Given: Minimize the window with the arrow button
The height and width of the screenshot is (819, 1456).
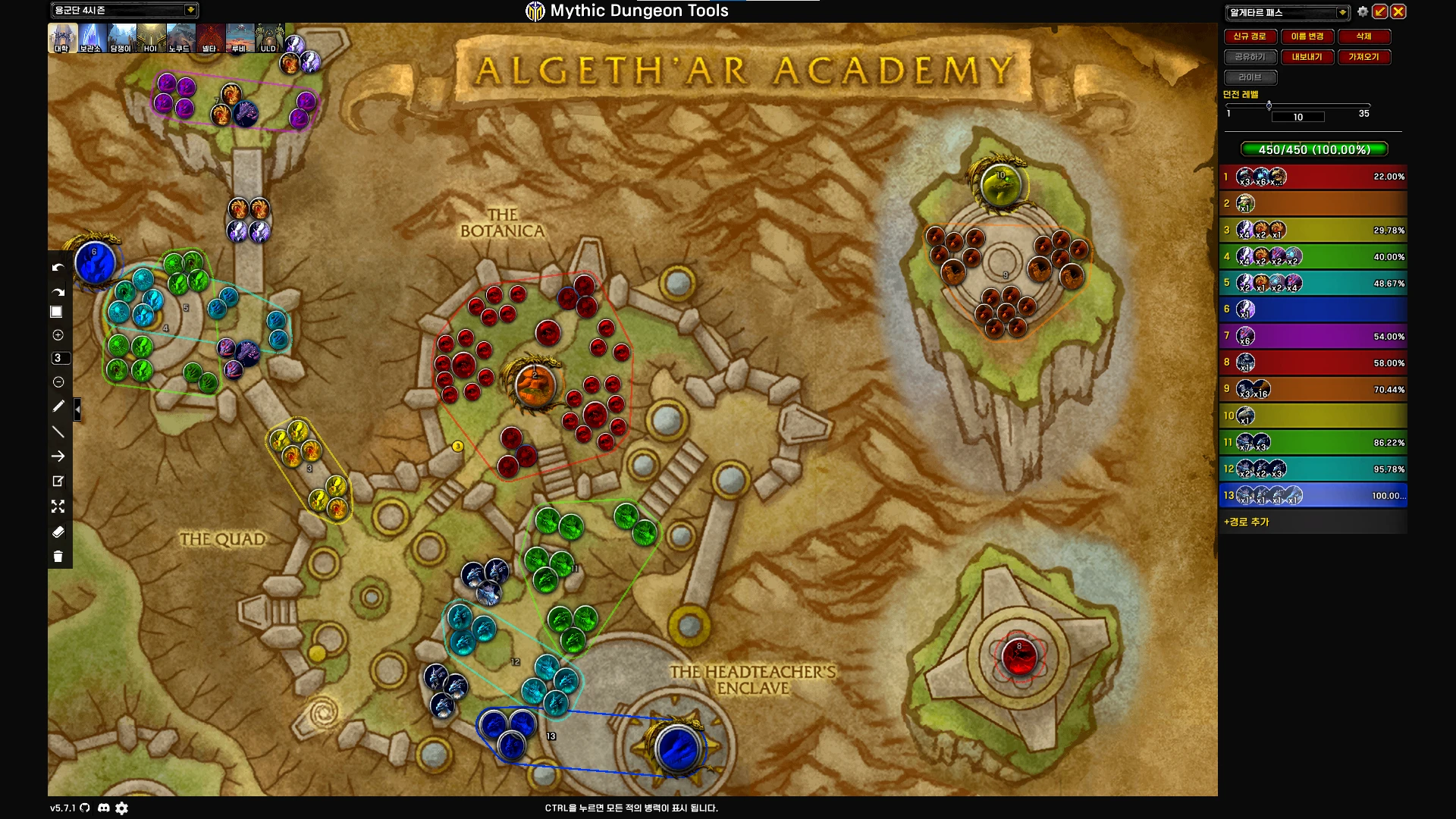Looking at the screenshot, I should pyautogui.click(x=1380, y=12).
